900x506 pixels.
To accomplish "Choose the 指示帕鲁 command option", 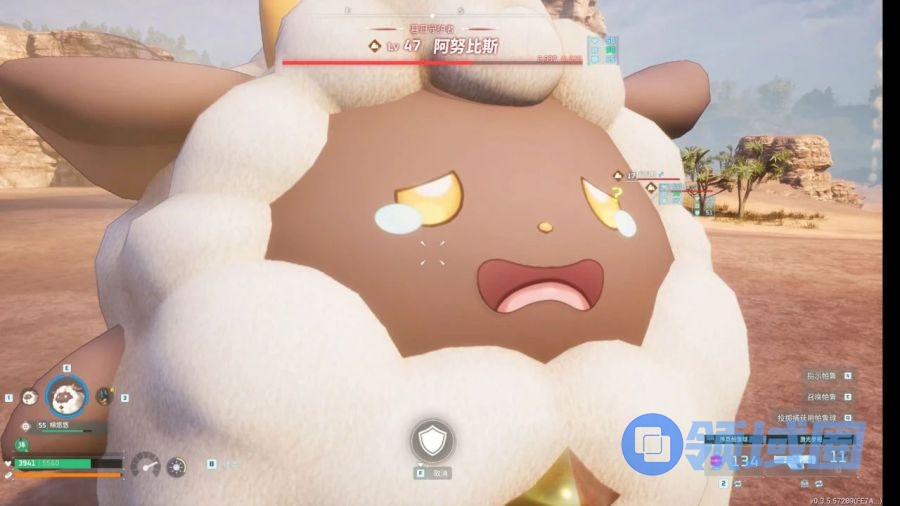I will (824, 376).
